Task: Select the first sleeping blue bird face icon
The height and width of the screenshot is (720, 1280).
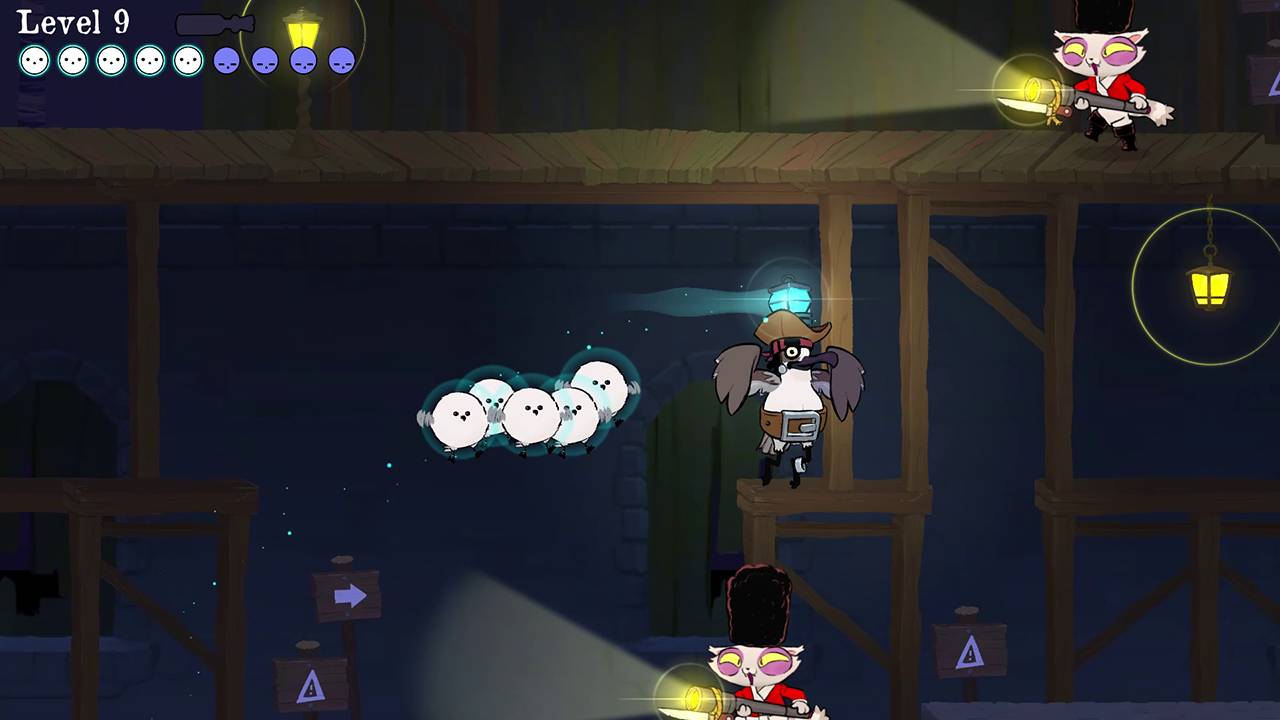Action: (226, 61)
